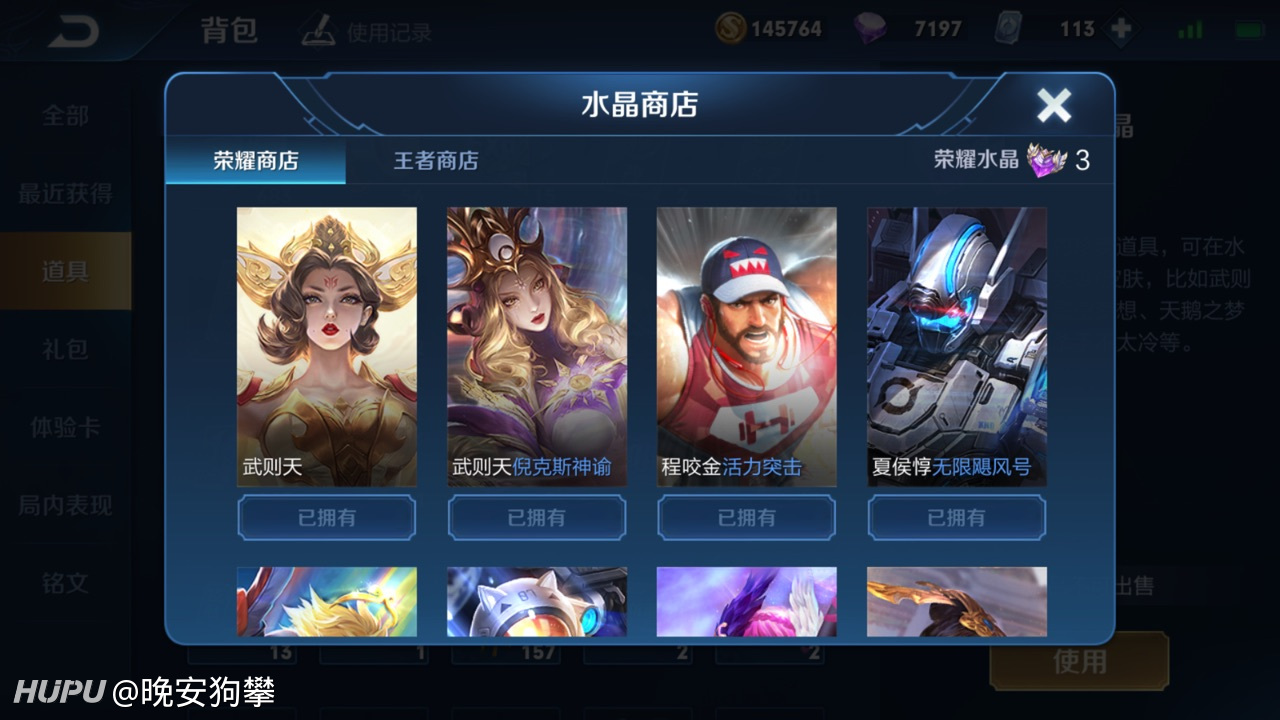Open the 夏侯惇 无限飓风号 skin card
1280x720 pixels.
[x=957, y=346]
